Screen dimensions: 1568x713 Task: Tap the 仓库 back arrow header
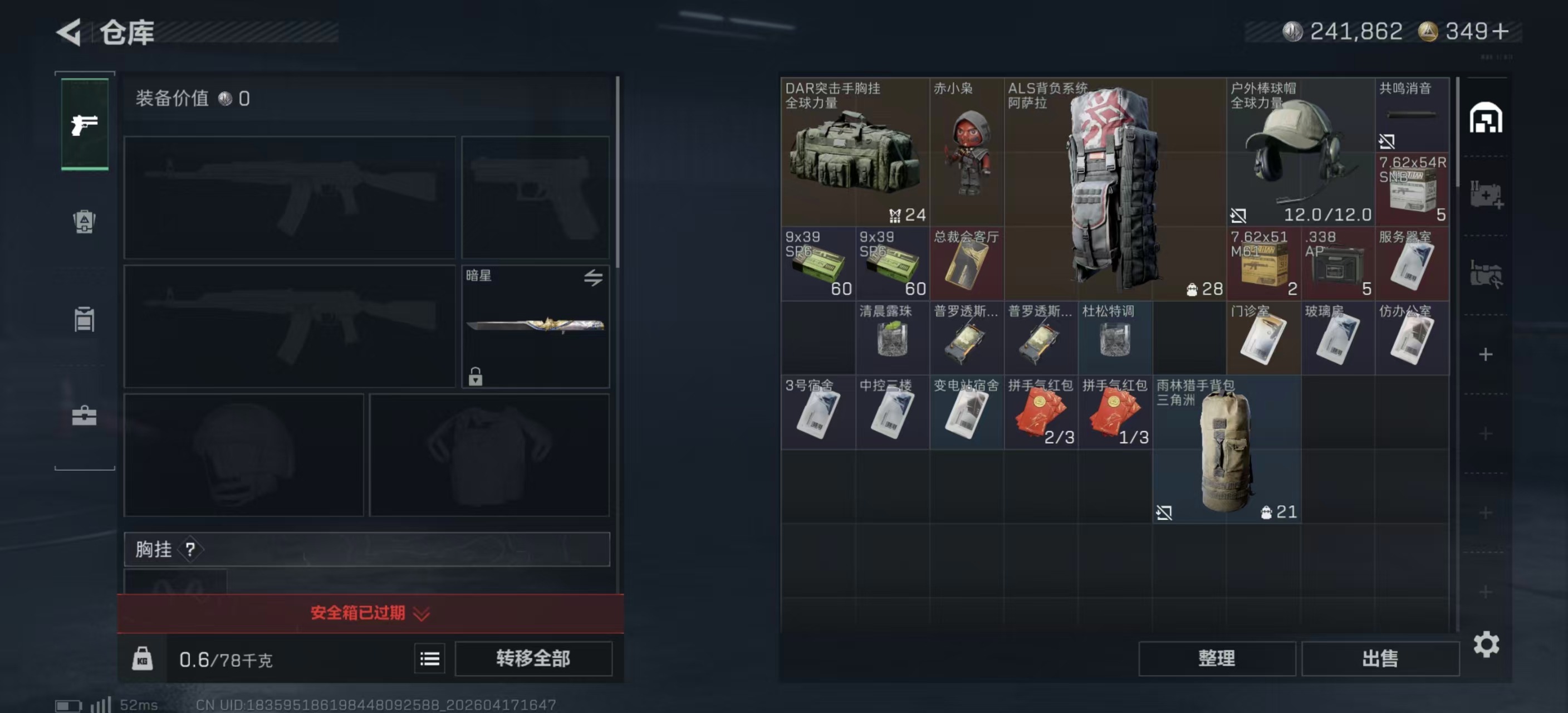click(69, 32)
